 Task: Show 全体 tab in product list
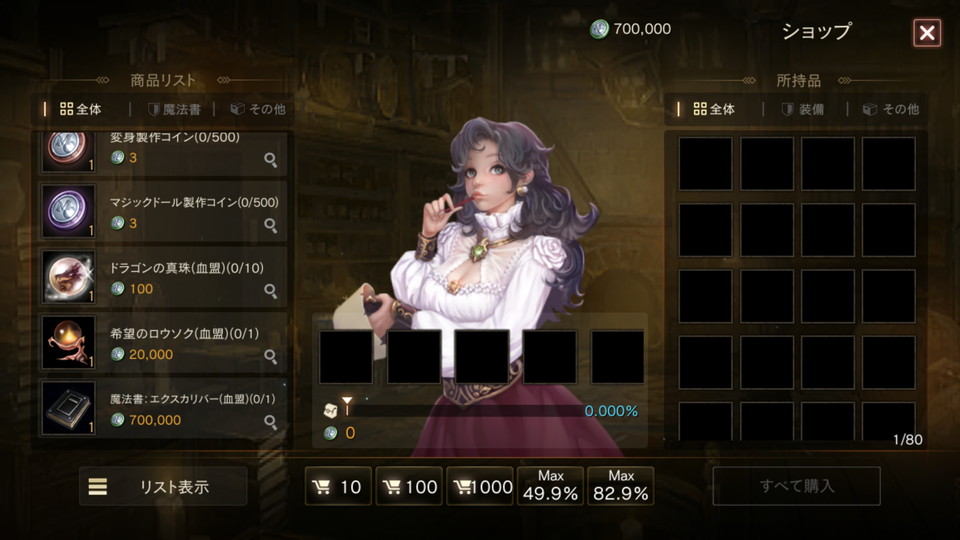81,109
